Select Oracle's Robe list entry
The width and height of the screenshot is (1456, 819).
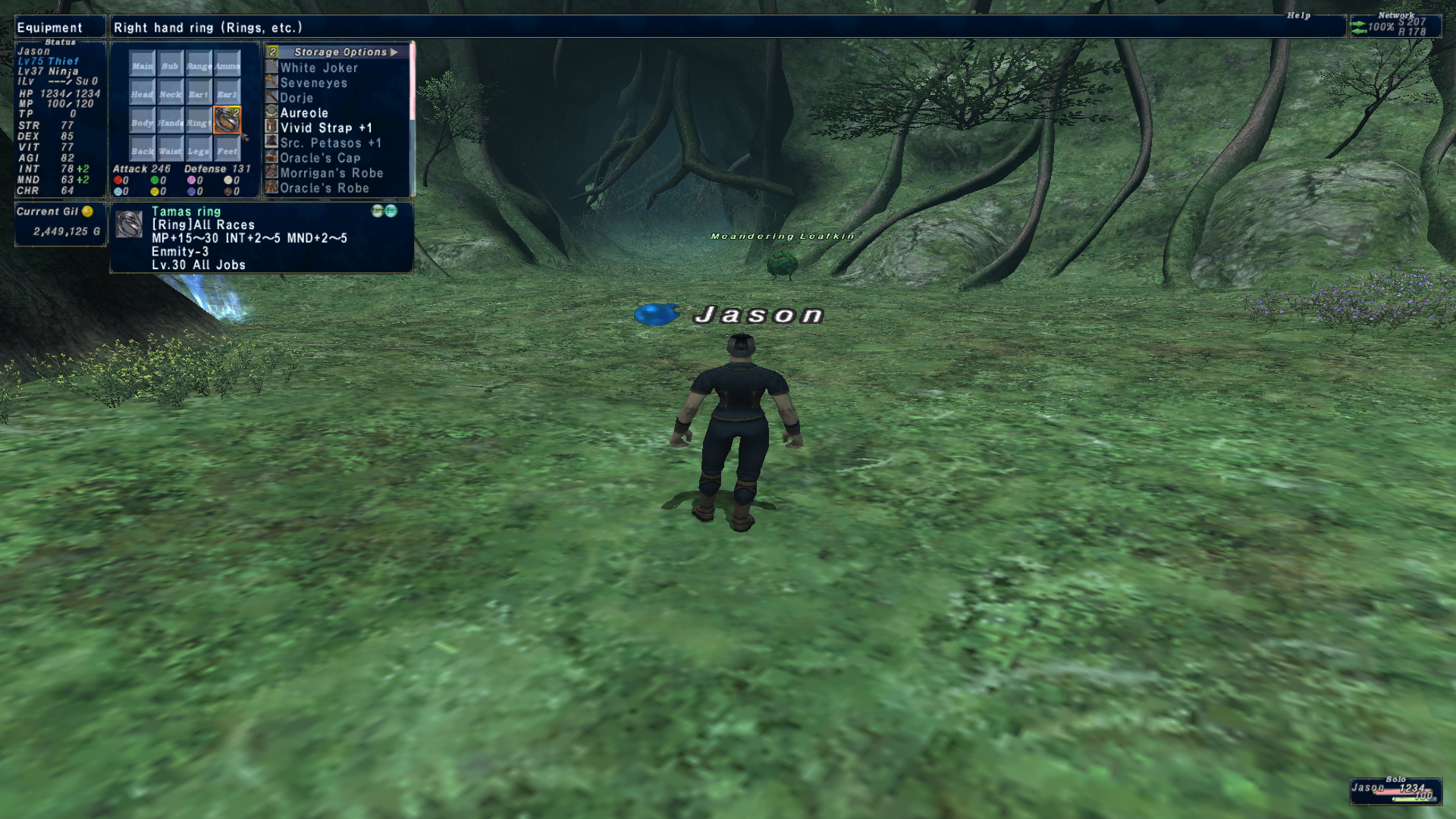(325, 188)
